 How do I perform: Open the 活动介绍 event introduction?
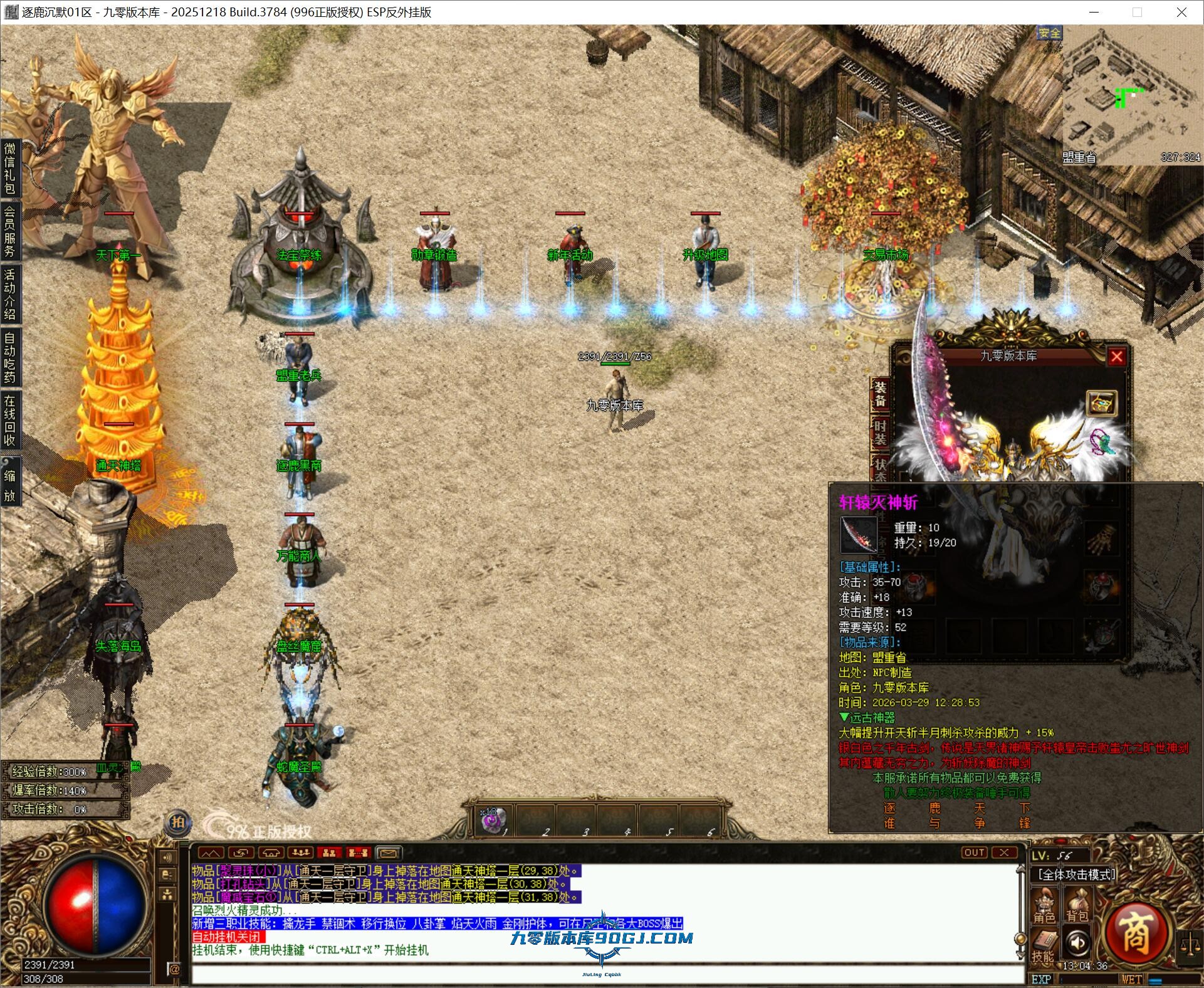click(10, 293)
